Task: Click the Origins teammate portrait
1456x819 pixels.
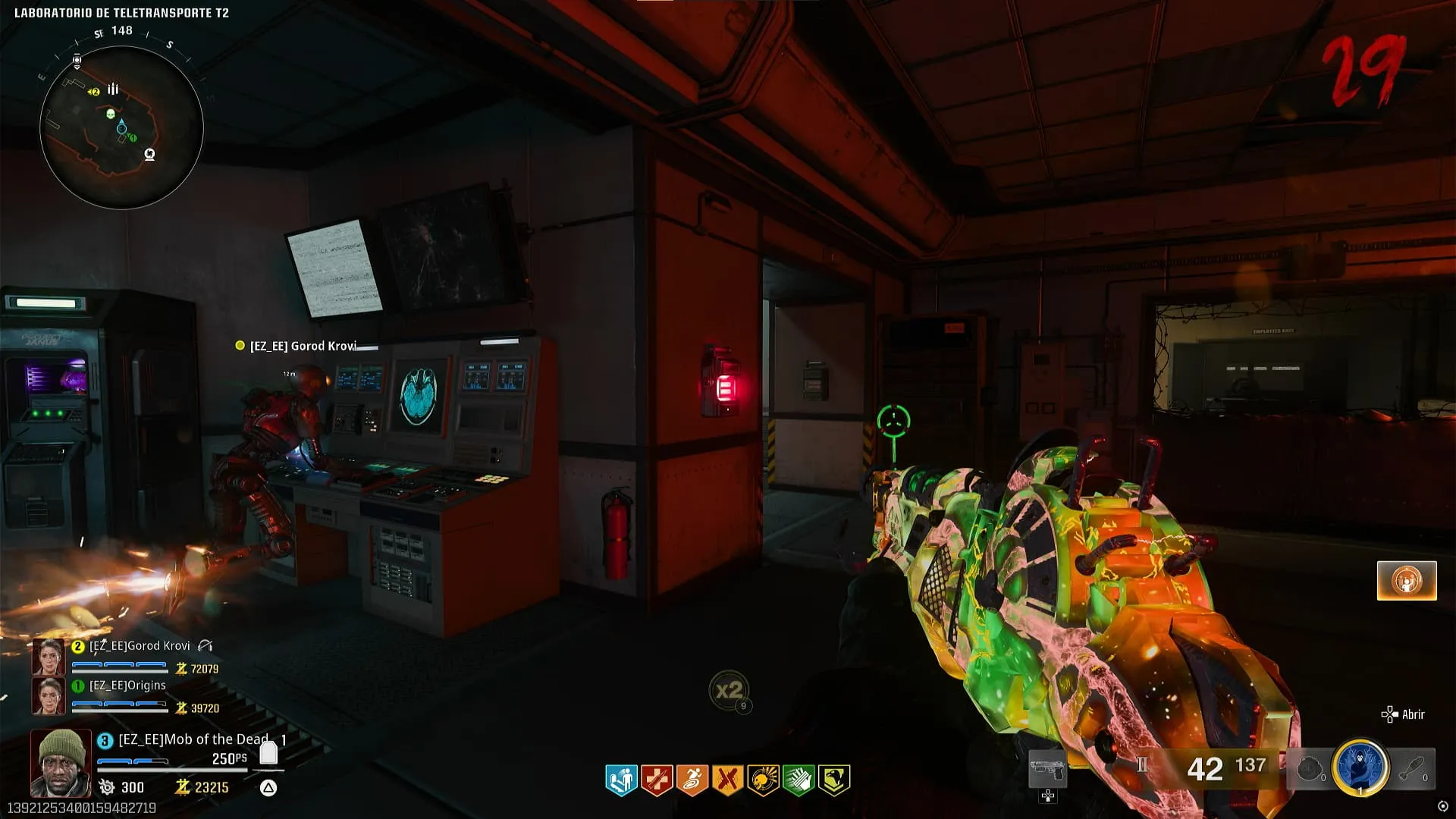Action: click(x=48, y=695)
